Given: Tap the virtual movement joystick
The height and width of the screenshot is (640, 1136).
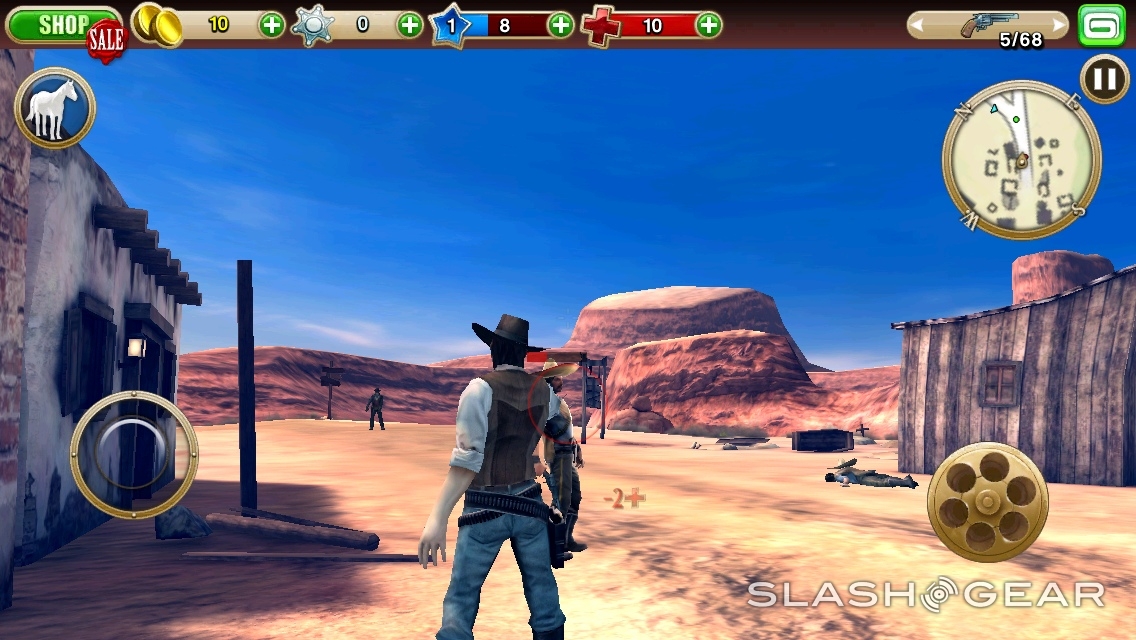Looking at the screenshot, I should [x=134, y=454].
